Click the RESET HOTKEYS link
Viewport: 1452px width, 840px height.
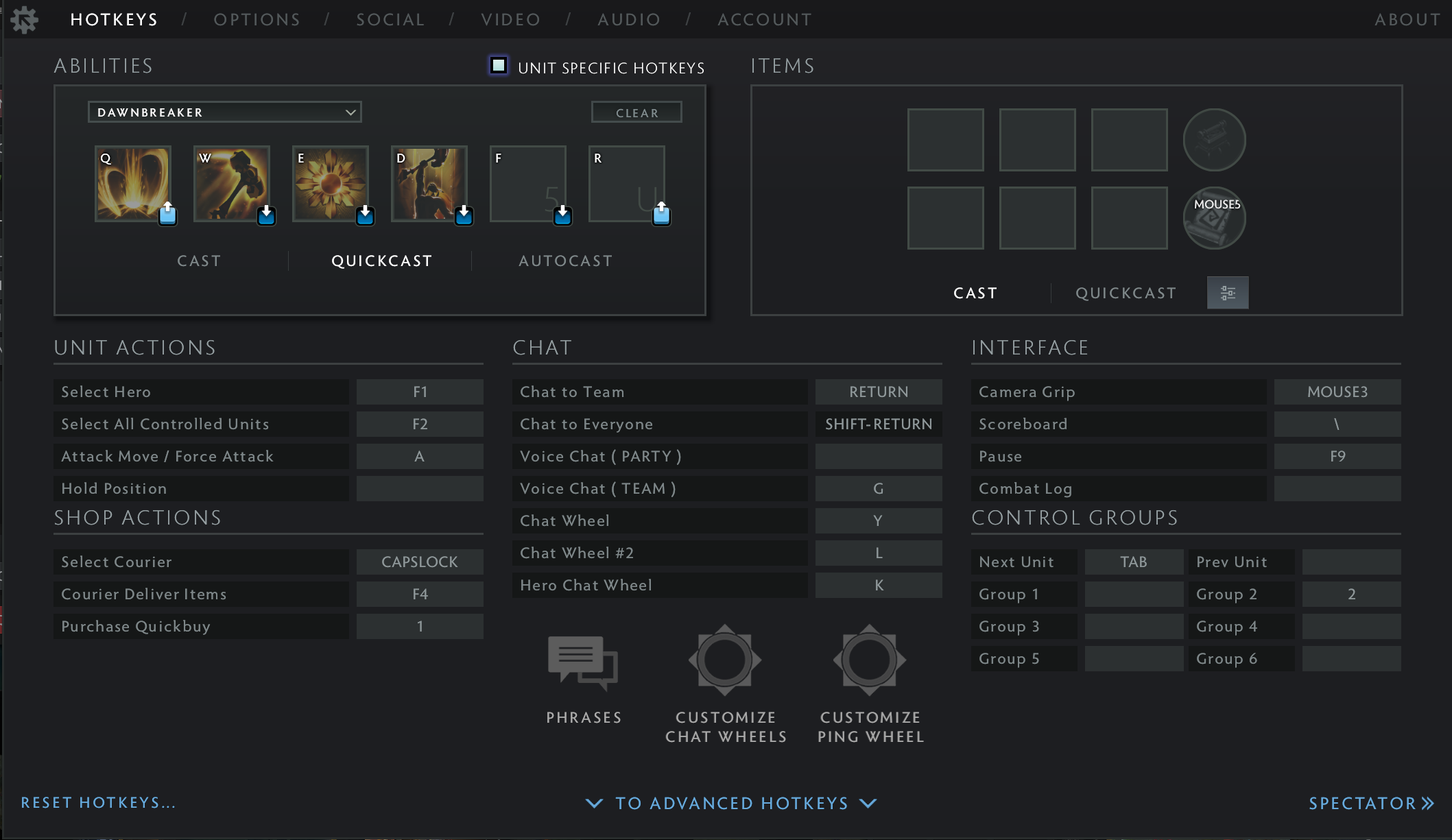coord(97,802)
